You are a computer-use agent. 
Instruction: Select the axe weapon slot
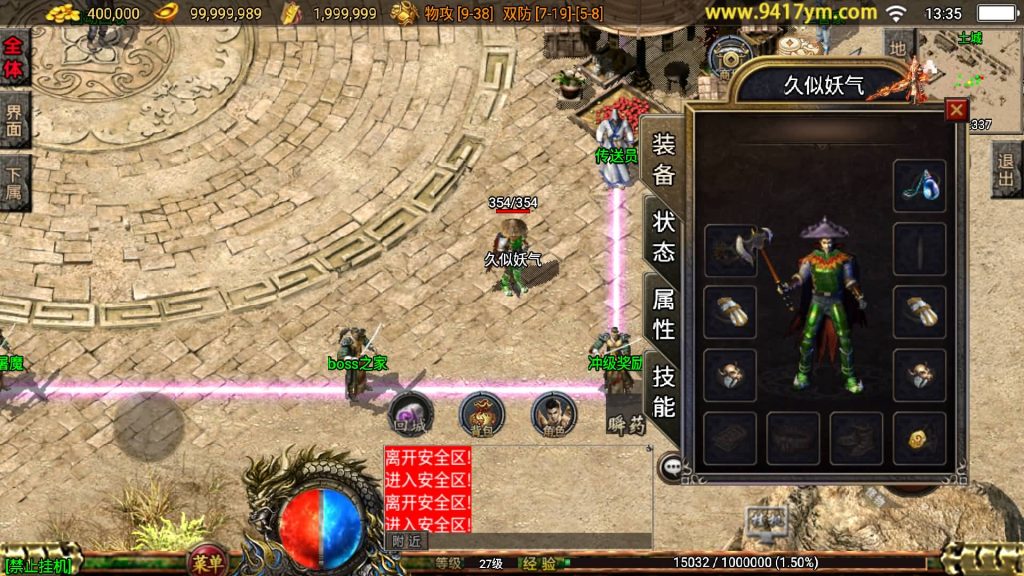coord(730,249)
